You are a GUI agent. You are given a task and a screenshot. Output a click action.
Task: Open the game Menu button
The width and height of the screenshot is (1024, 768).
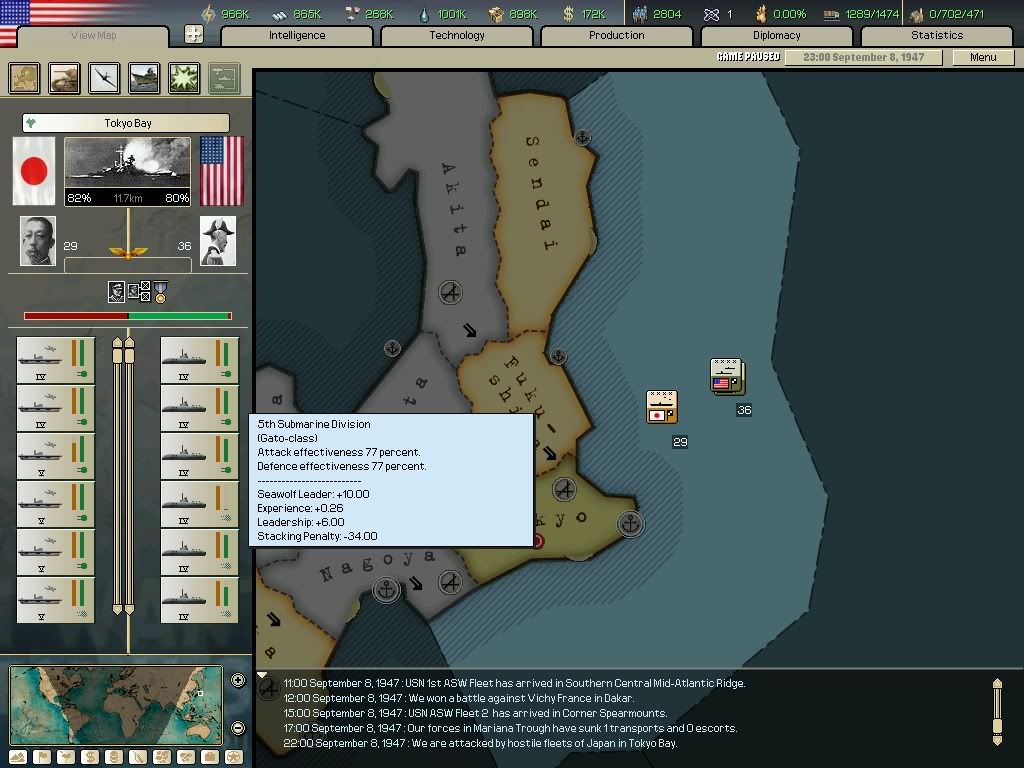pos(983,57)
